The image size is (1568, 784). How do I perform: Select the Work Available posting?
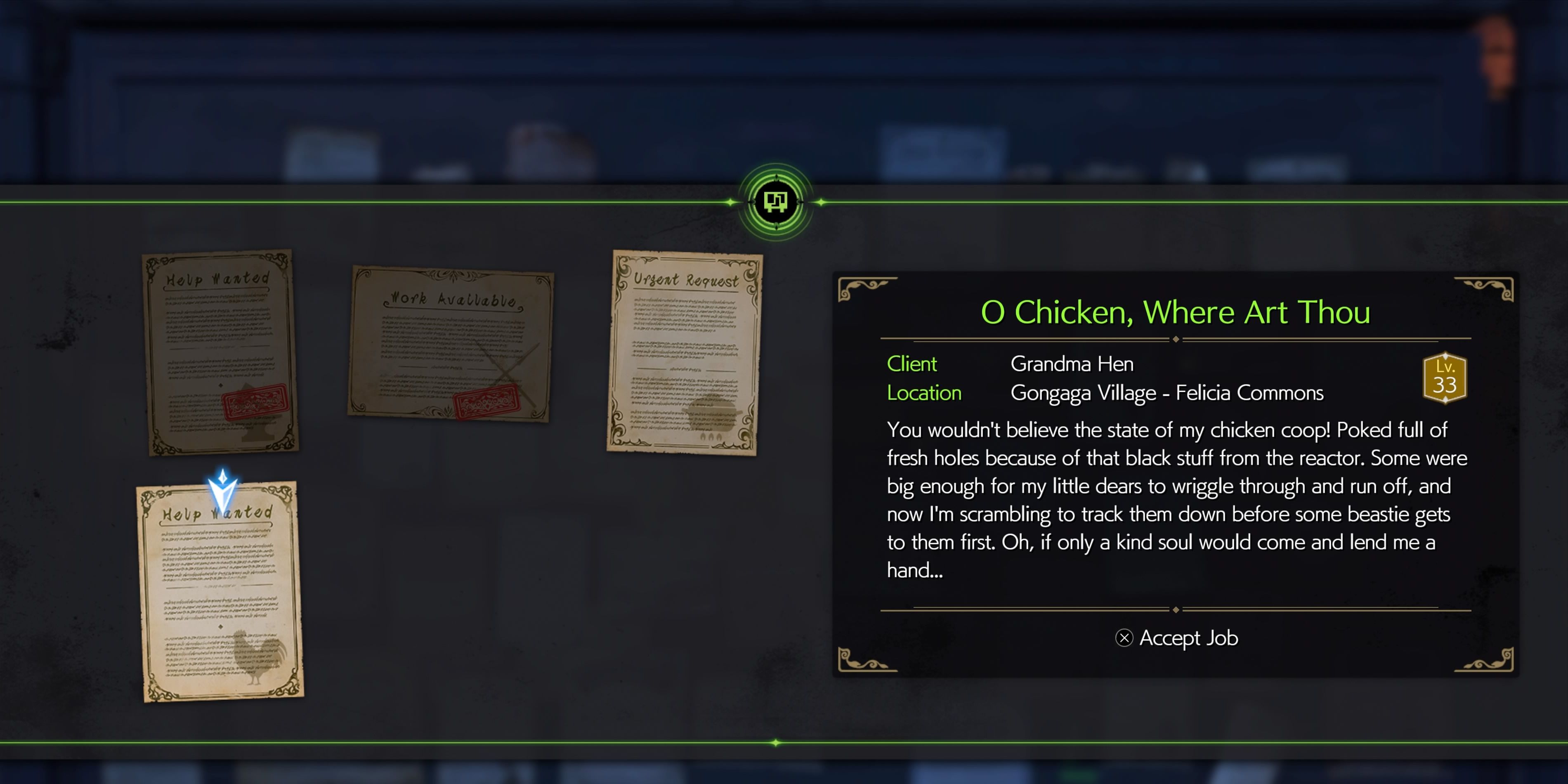pyautogui.click(x=451, y=344)
